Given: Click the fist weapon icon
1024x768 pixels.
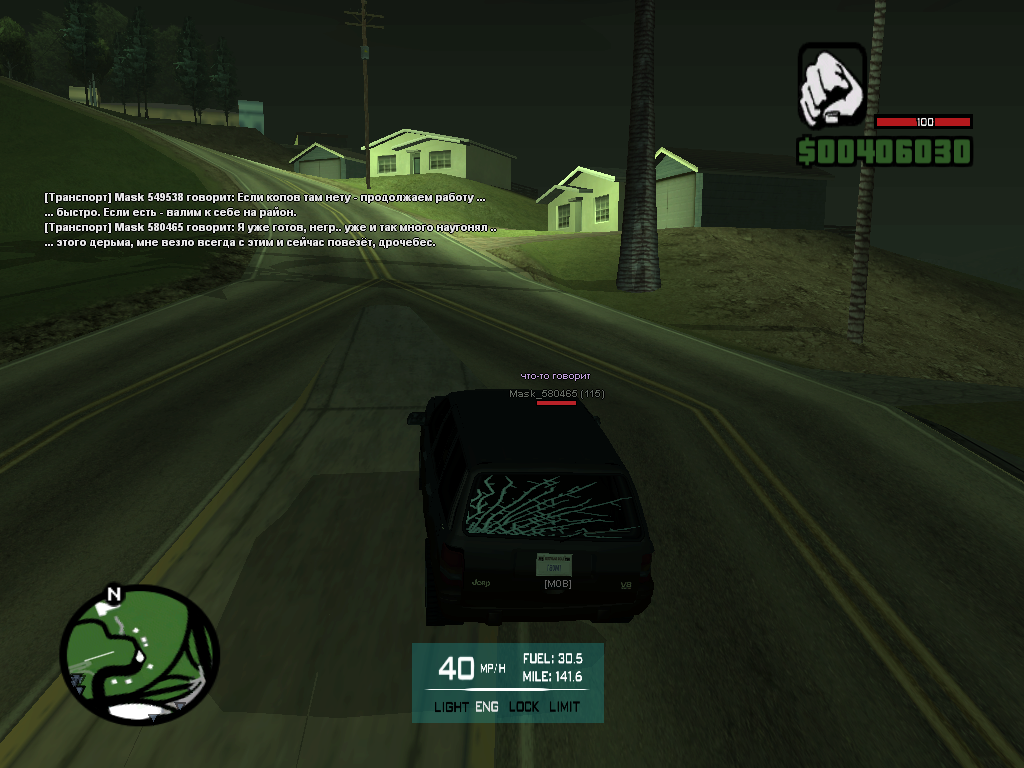Looking at the screenshot, I should click(831, 85).
